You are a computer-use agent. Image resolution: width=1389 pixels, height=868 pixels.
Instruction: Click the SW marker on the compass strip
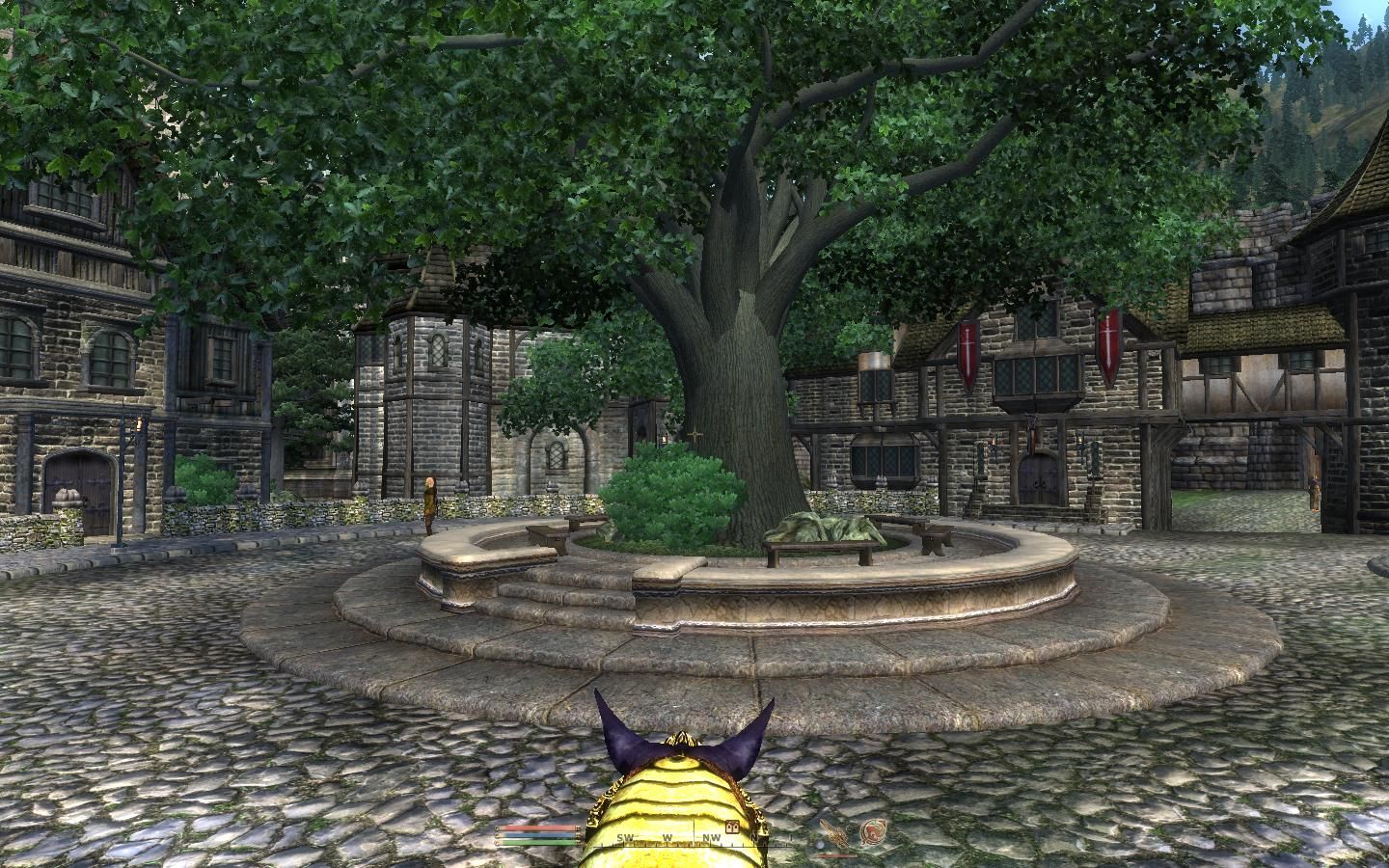(625, 839)
